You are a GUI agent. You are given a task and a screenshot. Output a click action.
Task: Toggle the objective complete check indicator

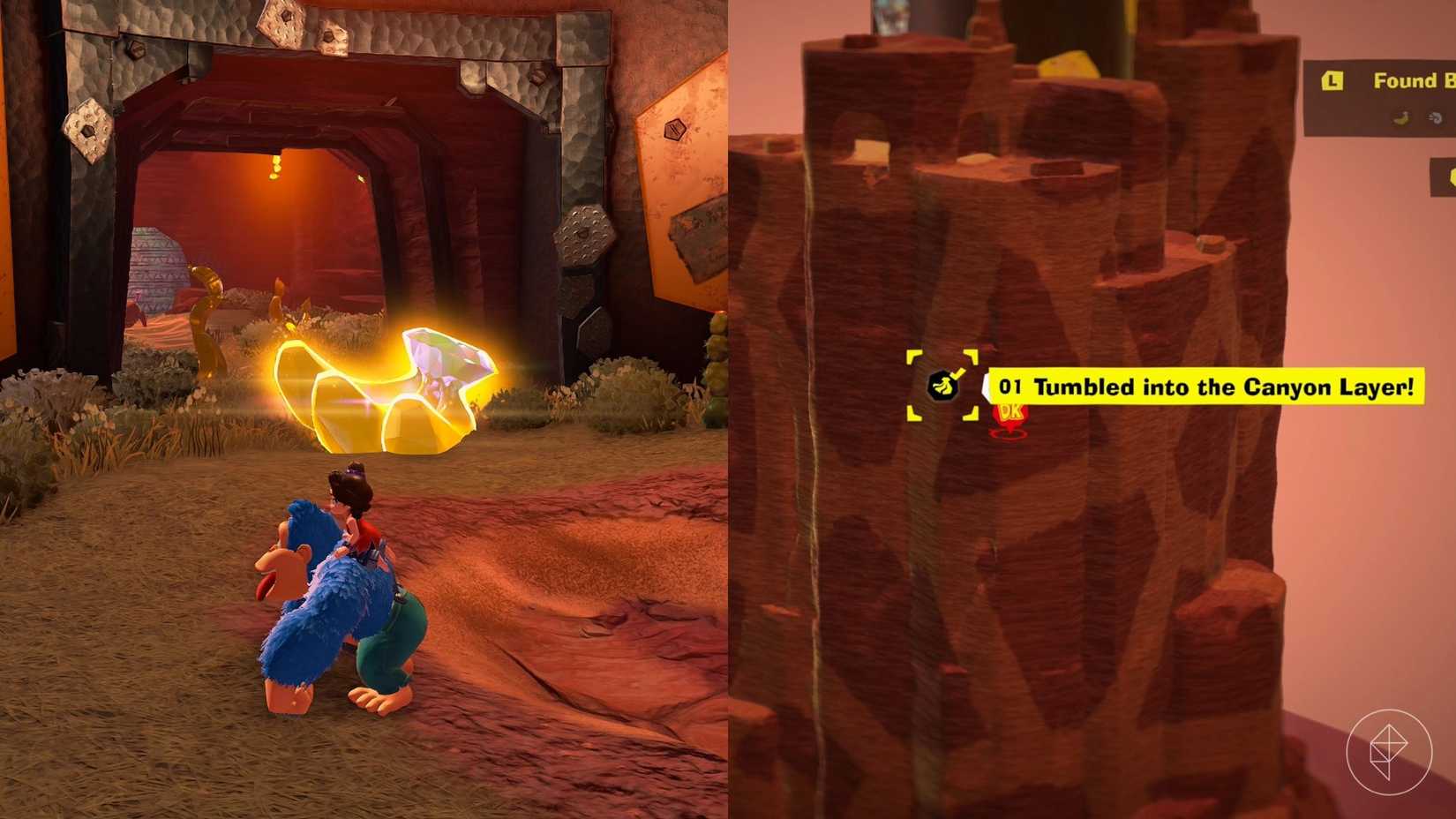[x=958, y=372]
